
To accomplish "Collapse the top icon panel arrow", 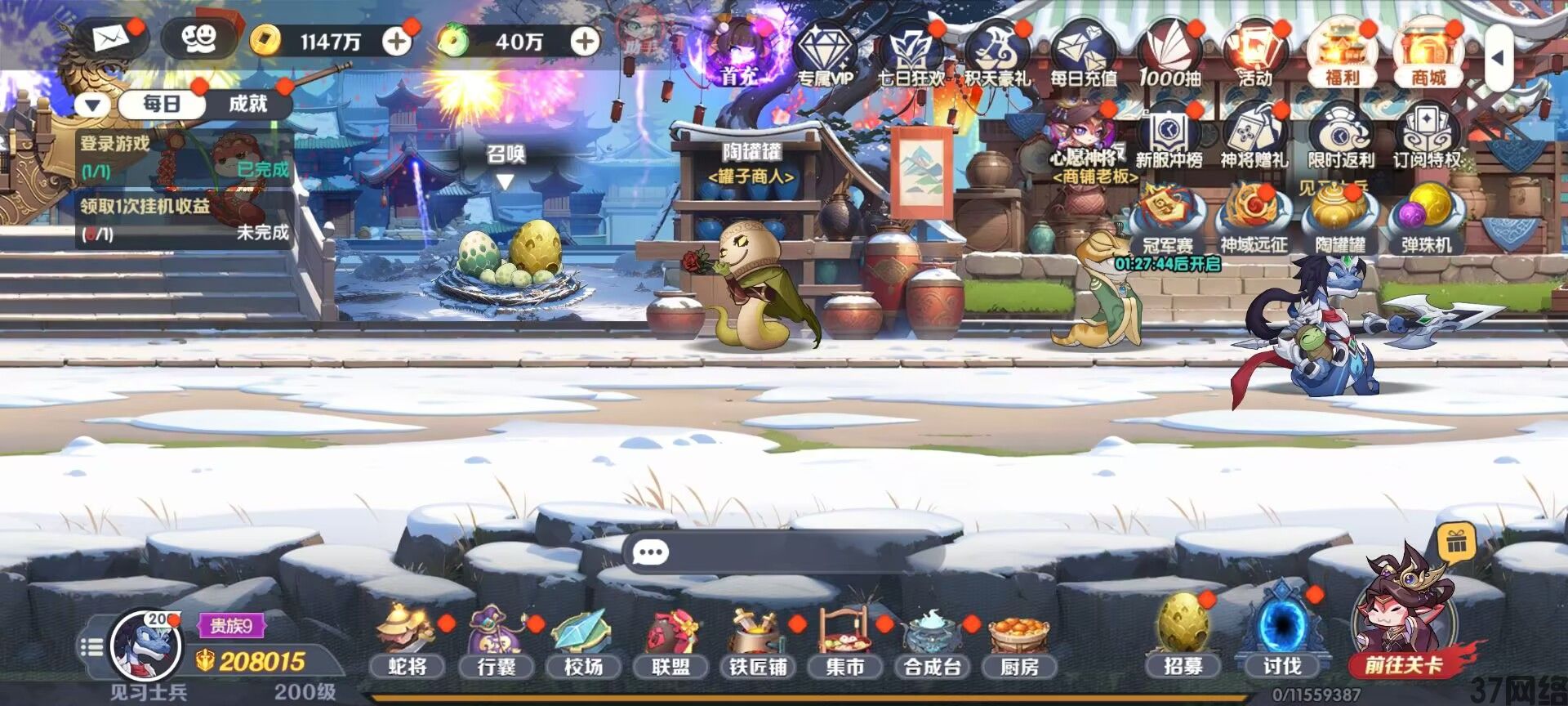I will tap(1498, 59).
